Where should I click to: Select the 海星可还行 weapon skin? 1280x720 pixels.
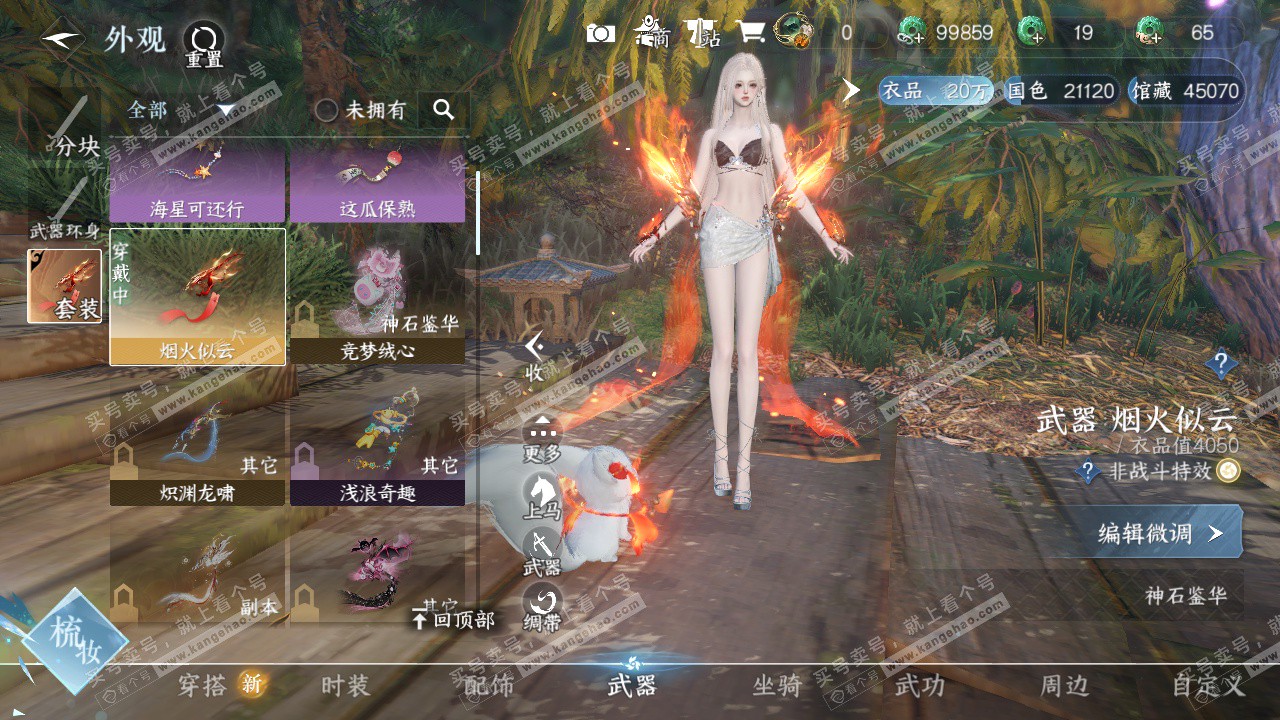click(197, 182)
